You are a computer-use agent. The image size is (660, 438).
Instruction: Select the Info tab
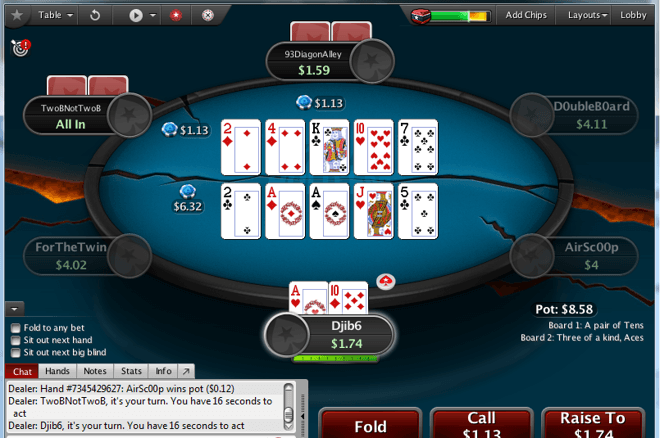pos(163,371)
